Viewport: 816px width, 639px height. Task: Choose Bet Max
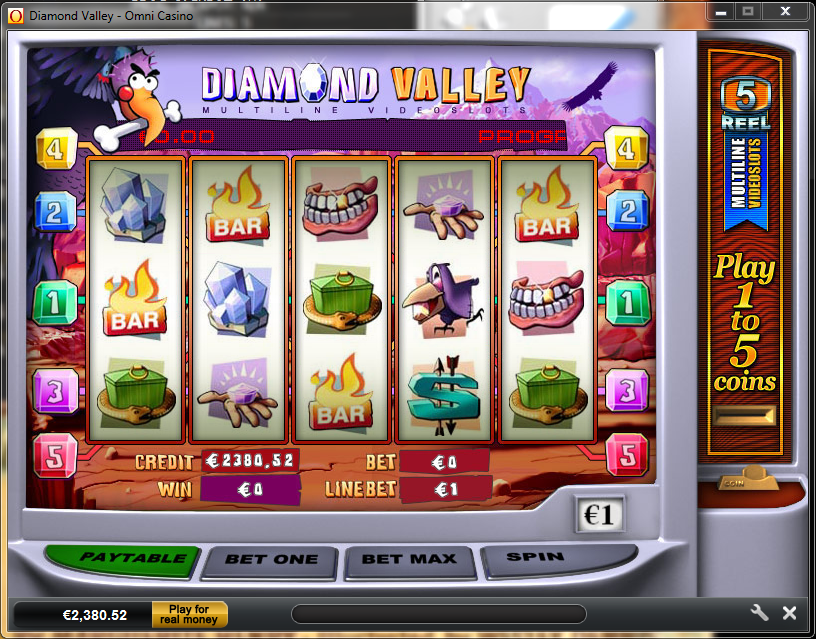[408, 559]
